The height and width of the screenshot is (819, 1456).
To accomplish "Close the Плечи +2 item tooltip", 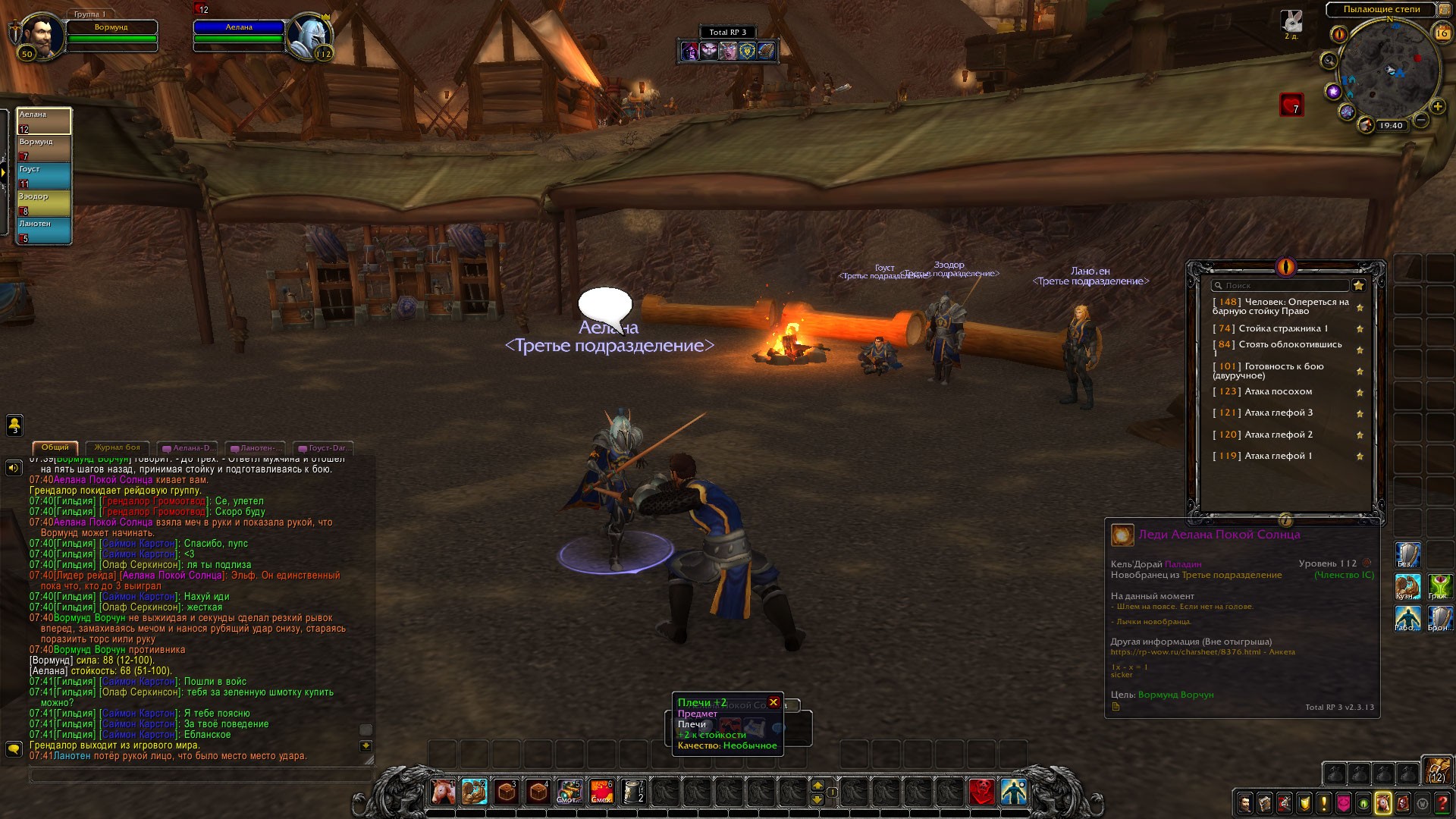I will tap(773, 702).
